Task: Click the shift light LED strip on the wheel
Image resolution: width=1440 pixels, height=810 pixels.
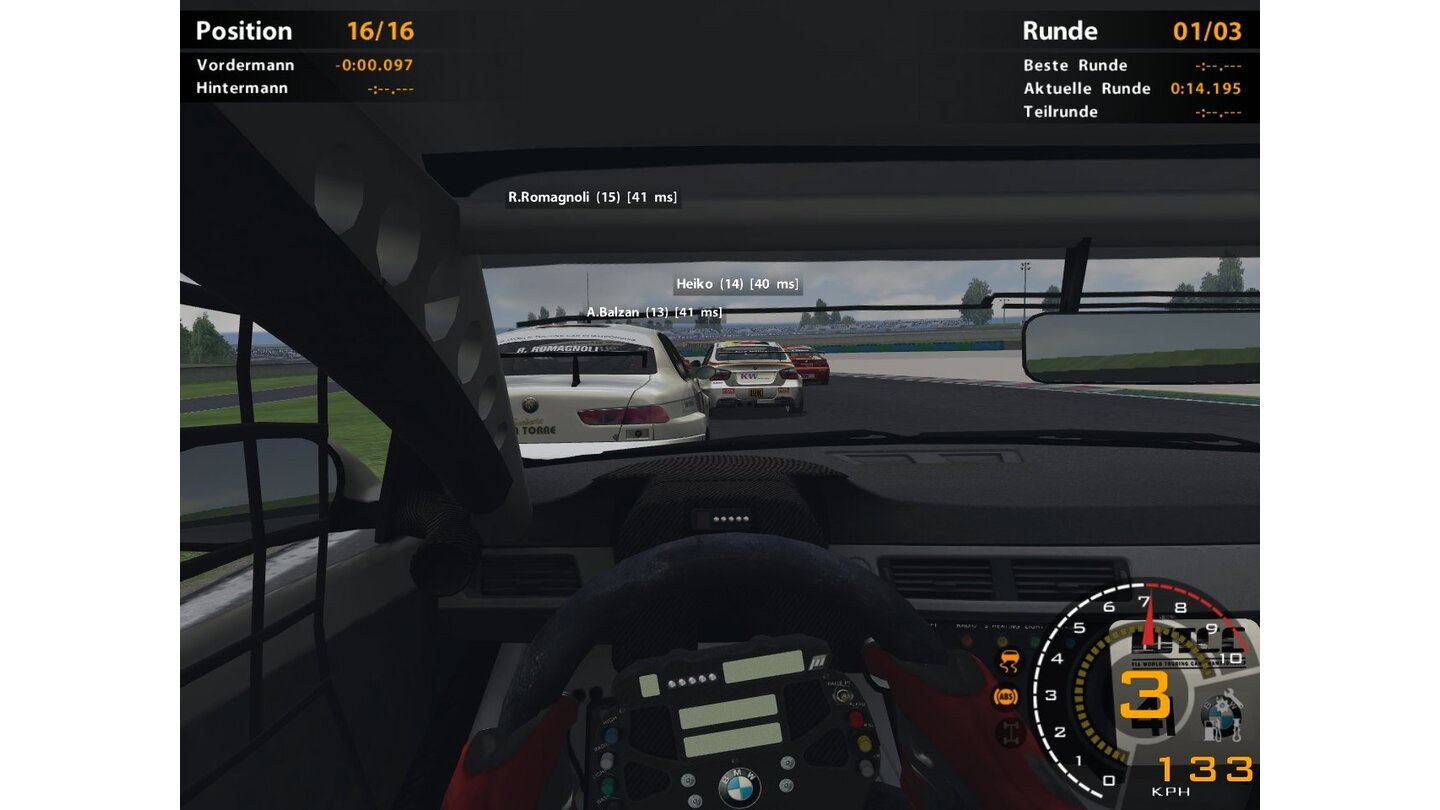Action: [691, 678]
